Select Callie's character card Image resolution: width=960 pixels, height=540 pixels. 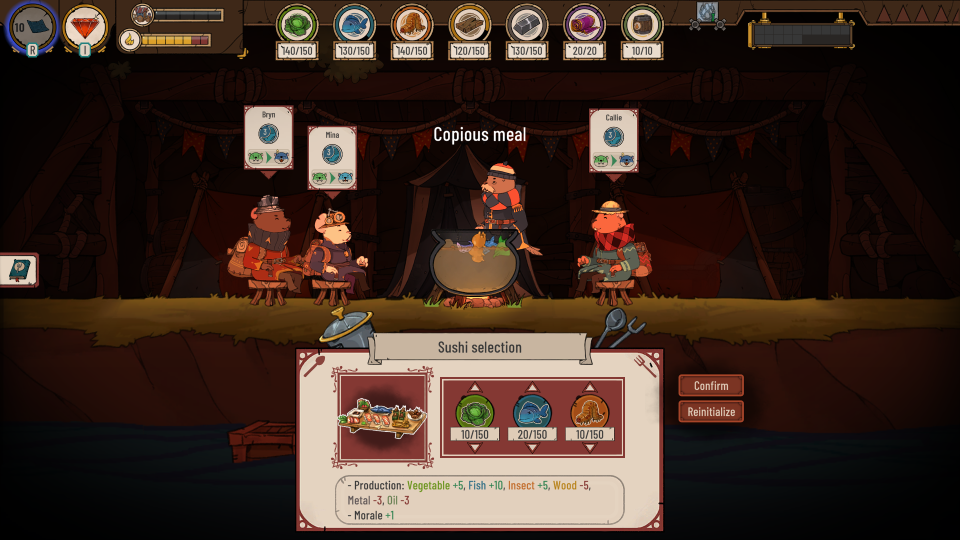pos(613,141)
